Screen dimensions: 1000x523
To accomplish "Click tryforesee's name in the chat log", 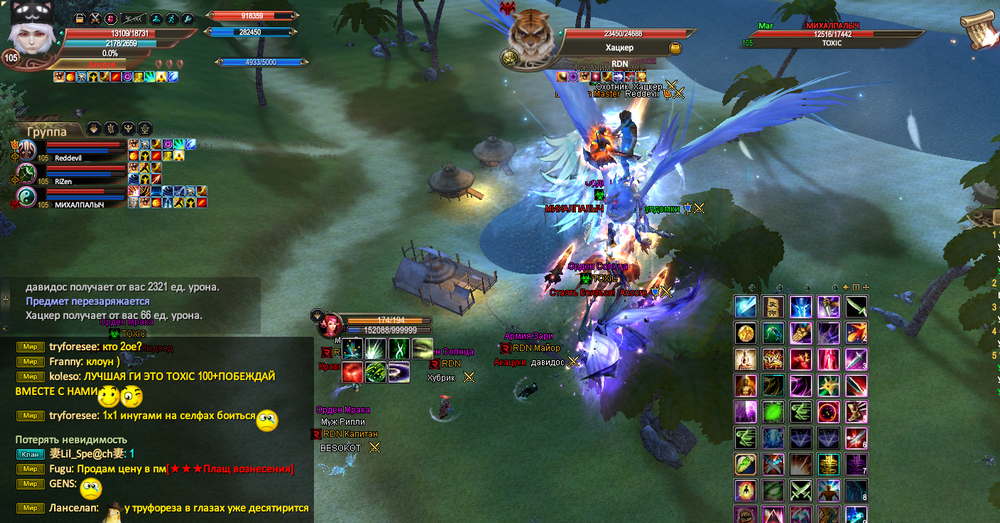I will (75, 345).
